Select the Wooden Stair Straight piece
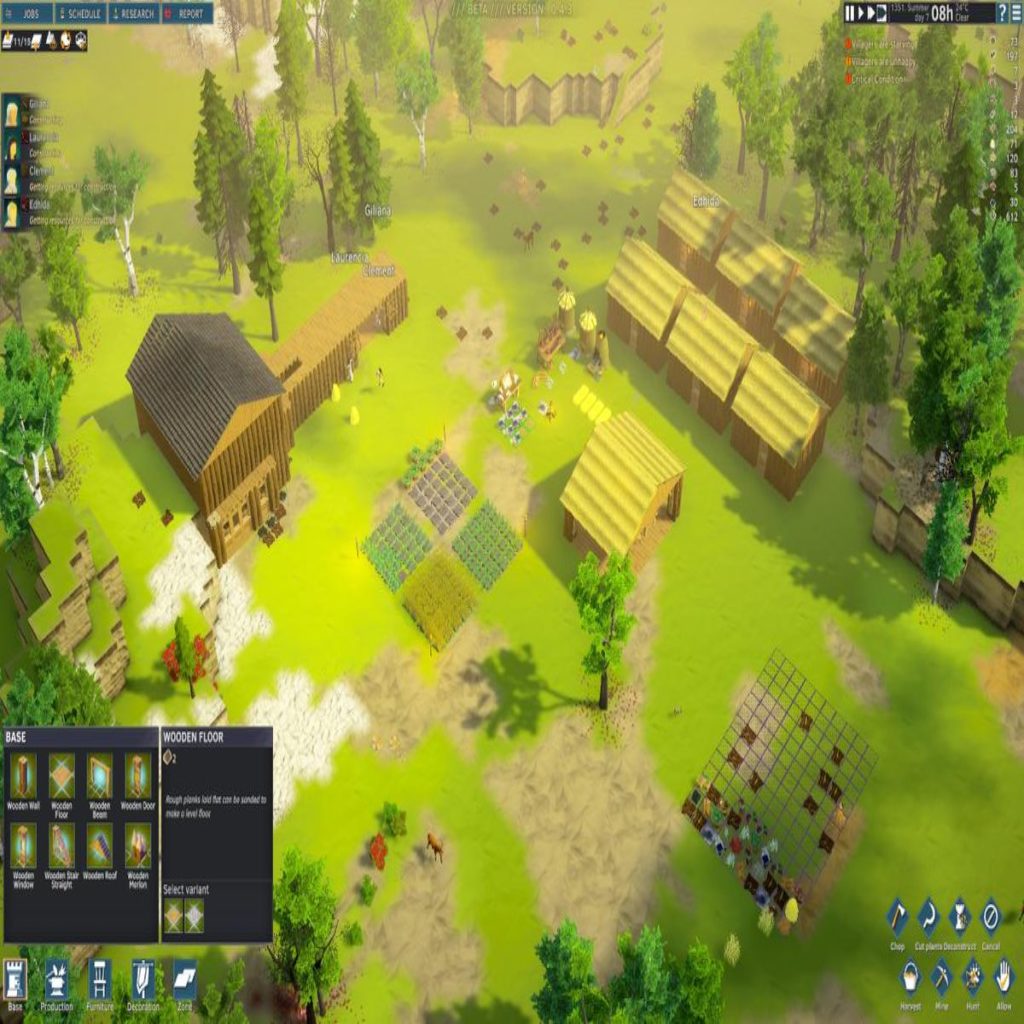Viewport: 1024px width, 1024px height. [62, 846]
